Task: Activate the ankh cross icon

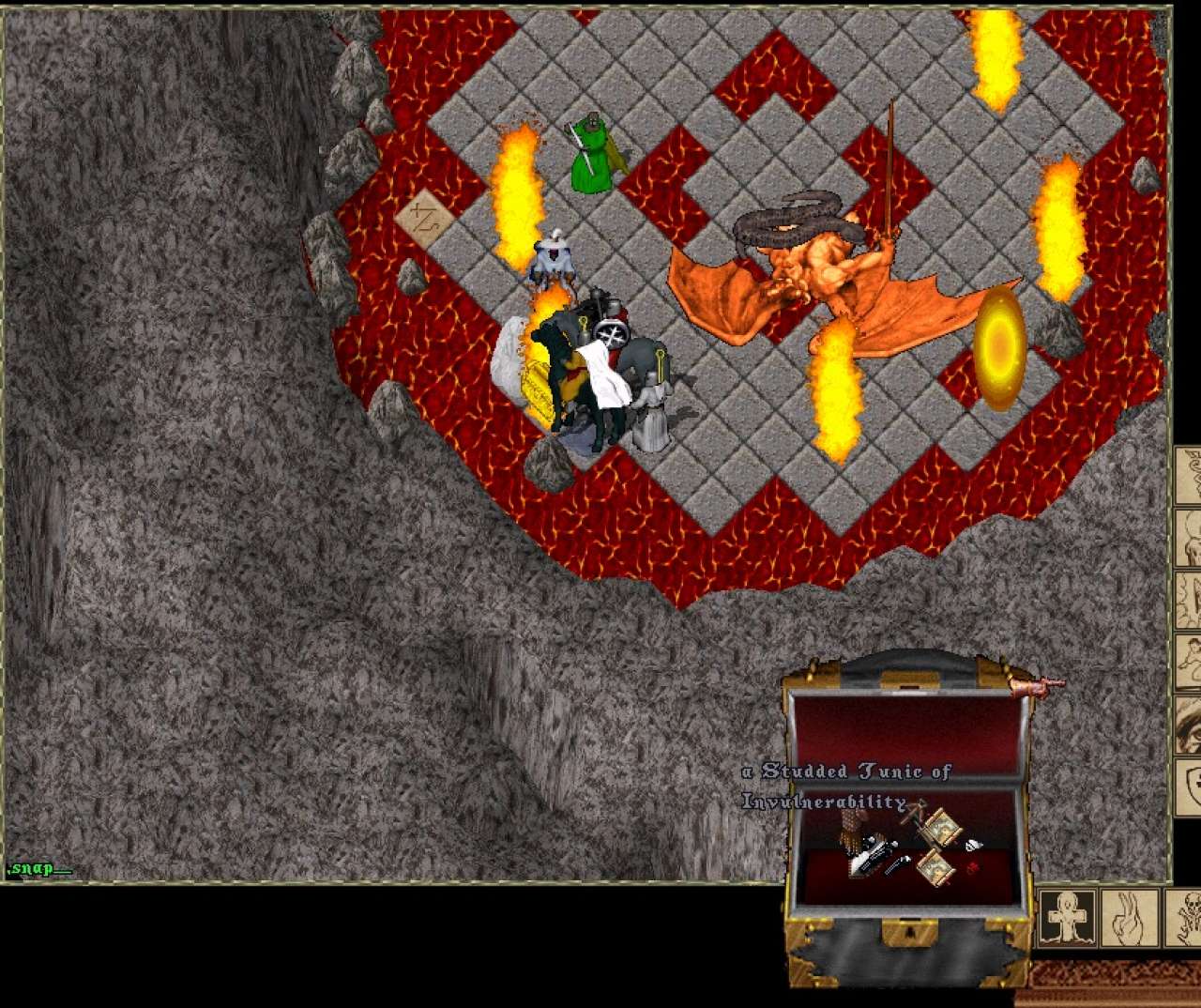Action: [x=1067, y=917]
